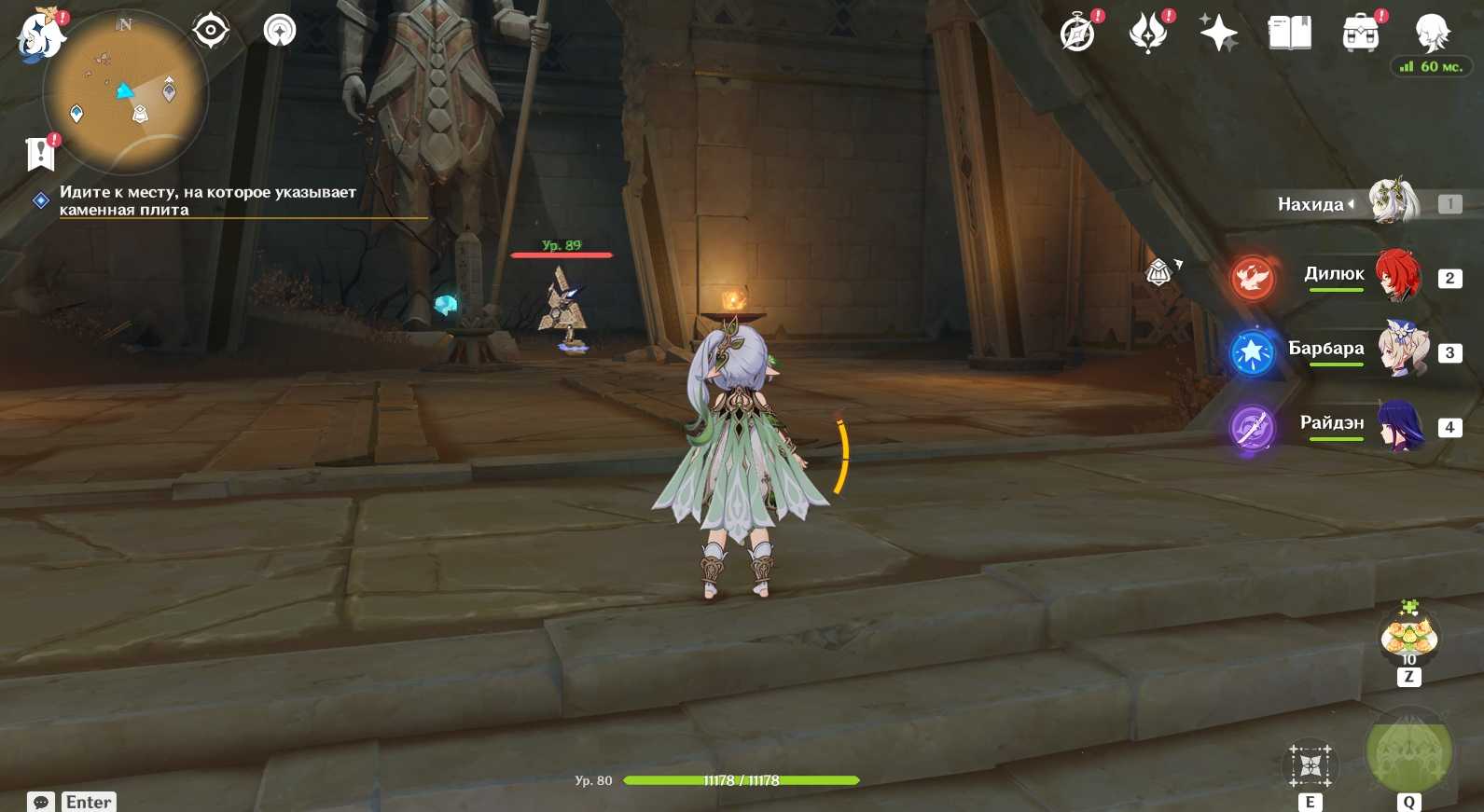Screen dimensions: 1484x812
Task: Open the Paimon menu icon
Action: point(39,35)
